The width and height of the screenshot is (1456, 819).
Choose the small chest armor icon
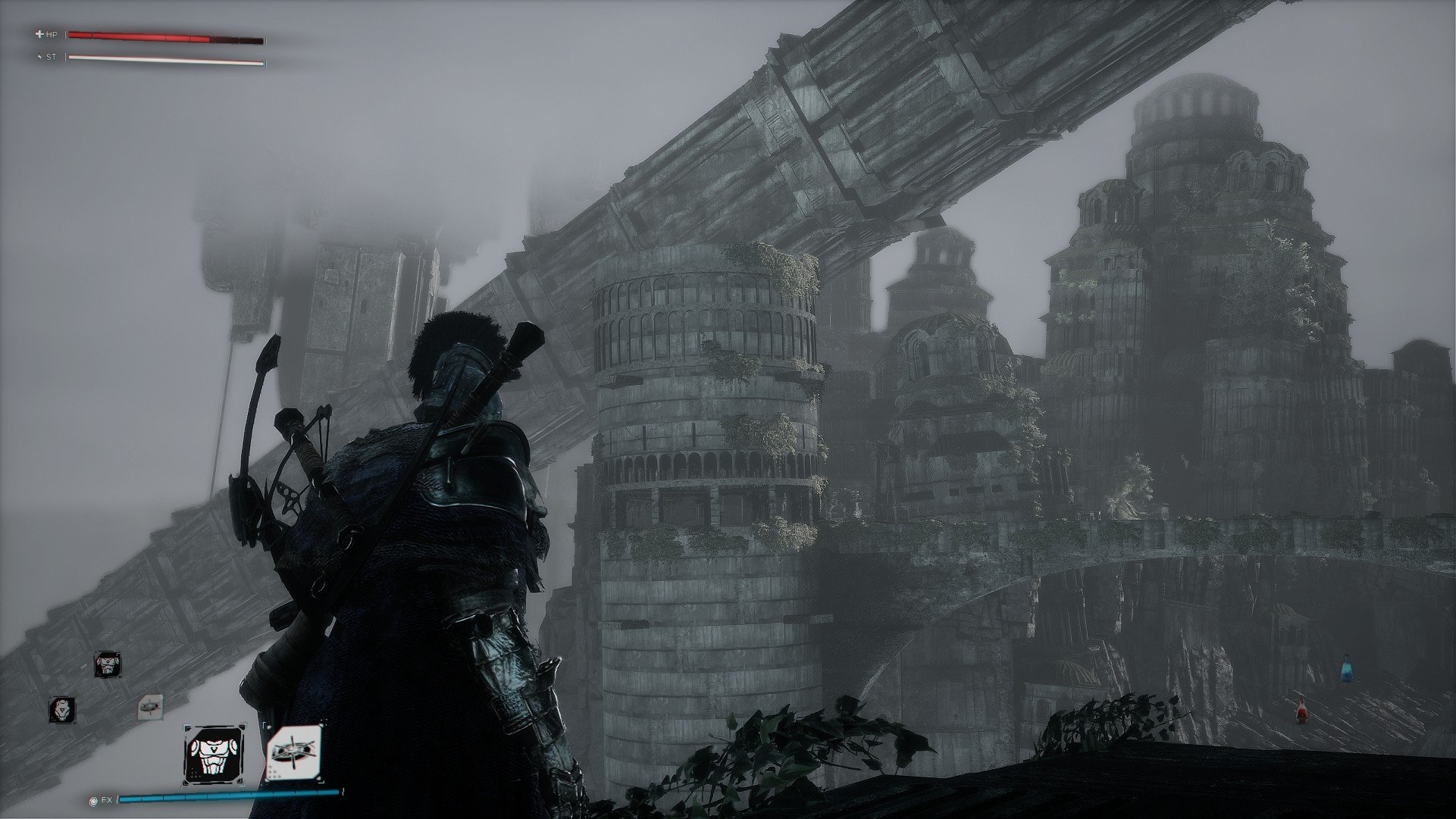tap(108, 665)
